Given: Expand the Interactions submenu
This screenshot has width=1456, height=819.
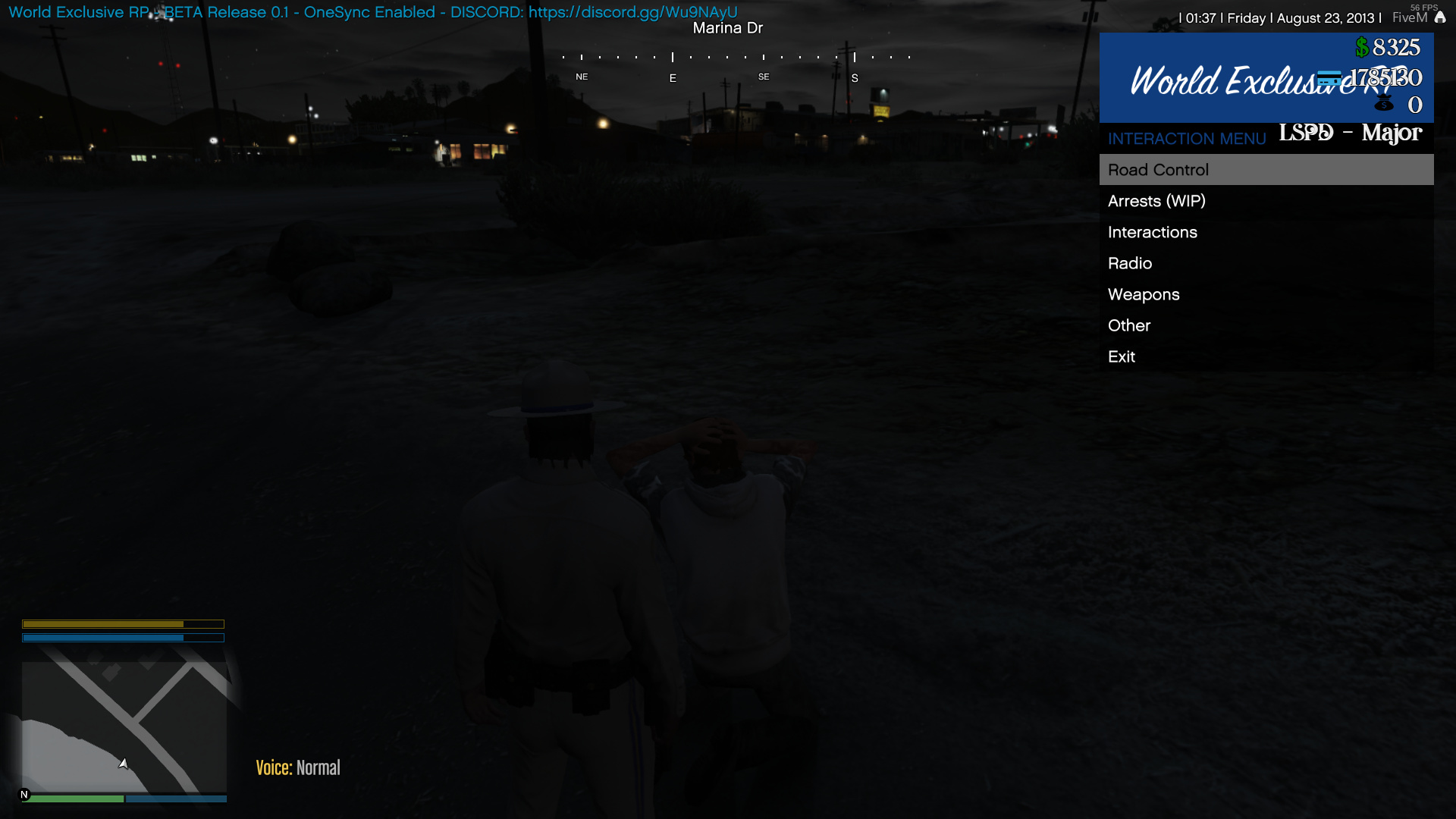Looking at the screenshot, I should coord(1153,232).
